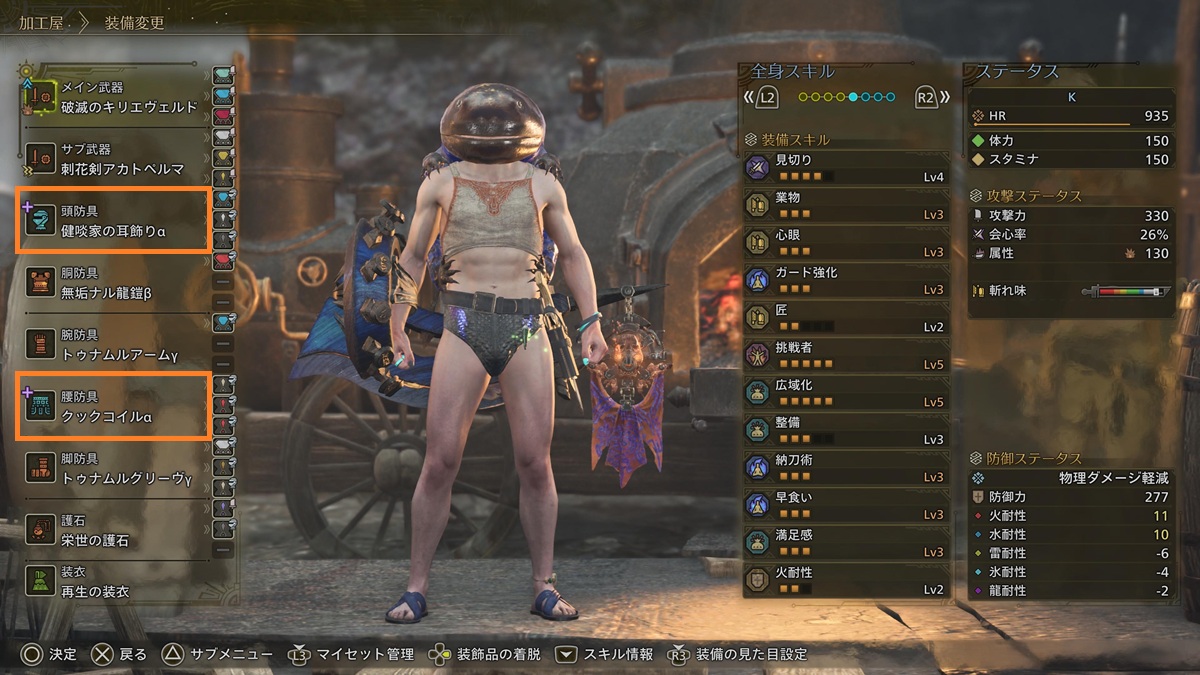Show the 見切り skill row
The image size is (1200, 675).
(x=845, y=168)
